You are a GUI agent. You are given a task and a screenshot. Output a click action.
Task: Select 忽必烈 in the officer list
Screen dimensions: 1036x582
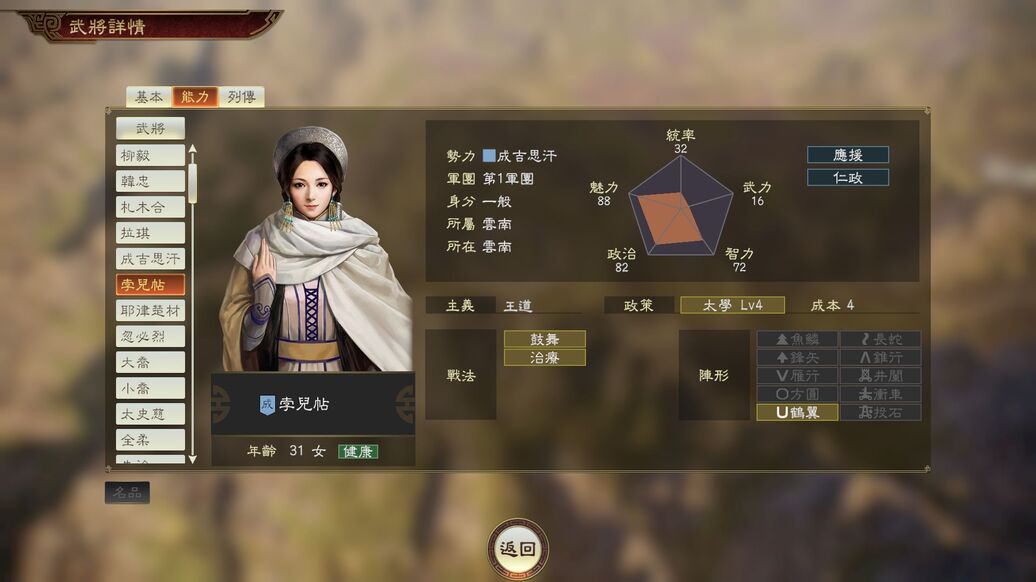(150, 336)
